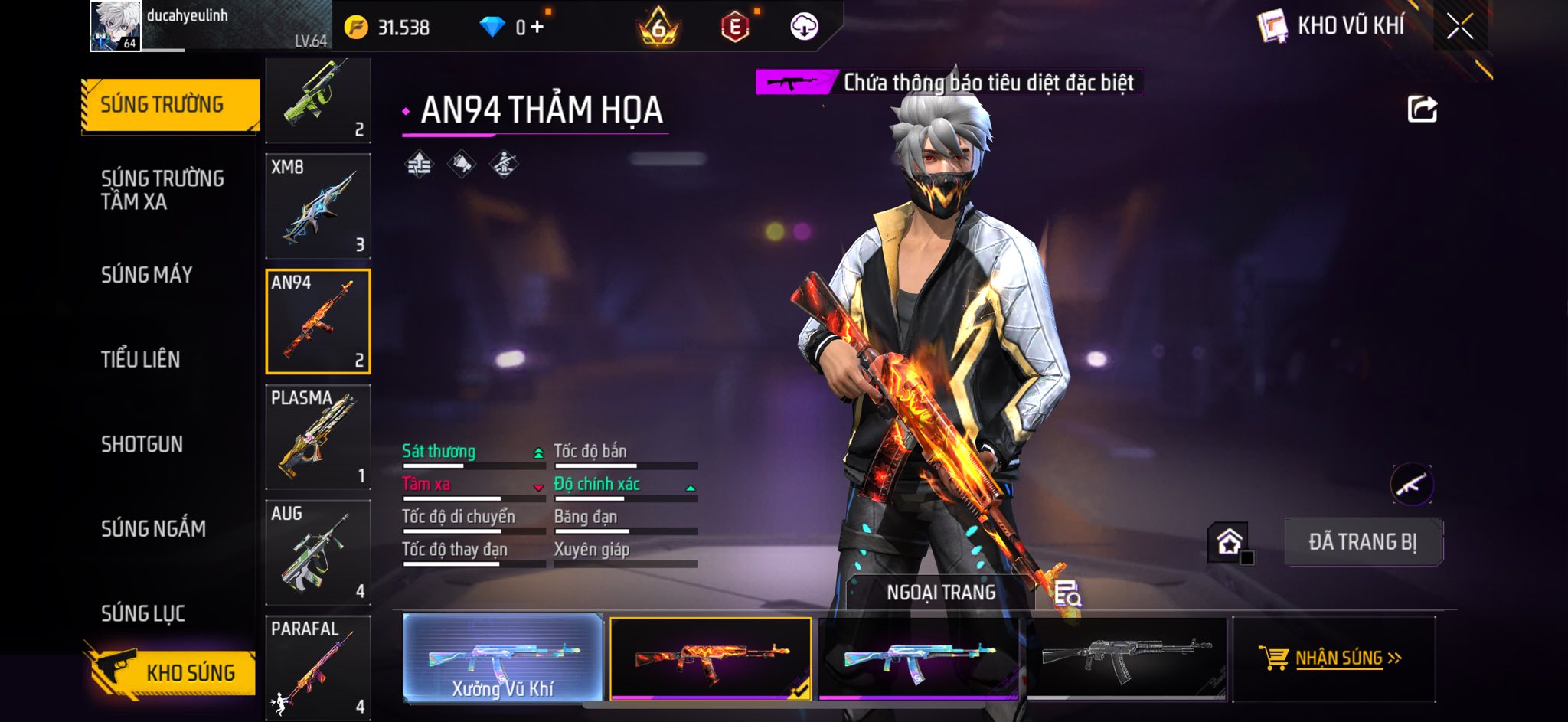
Task: Open the Súng Máy weapon category
Action: click(147, 275)
